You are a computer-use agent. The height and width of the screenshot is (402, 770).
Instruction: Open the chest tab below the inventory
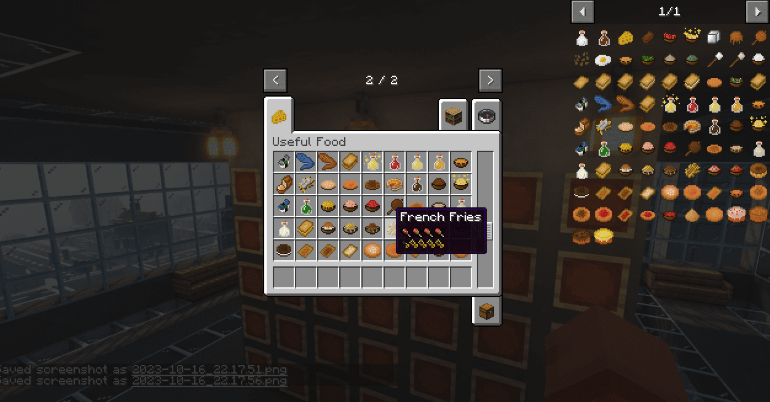(x=486, y=311)
